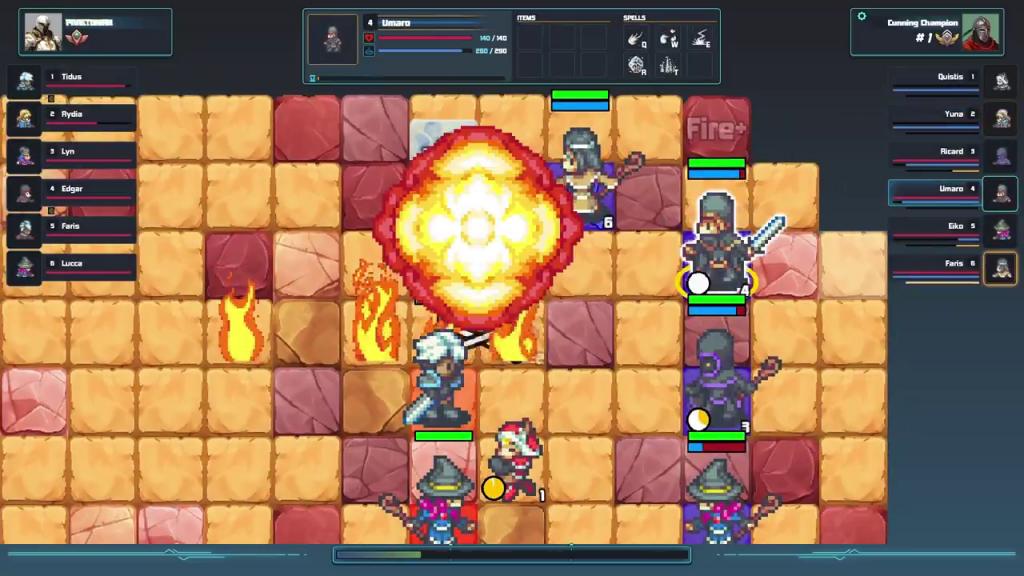Choose Lyn from the left roster
Viewport: 1024px width, 576px height.
coord(70,155)
